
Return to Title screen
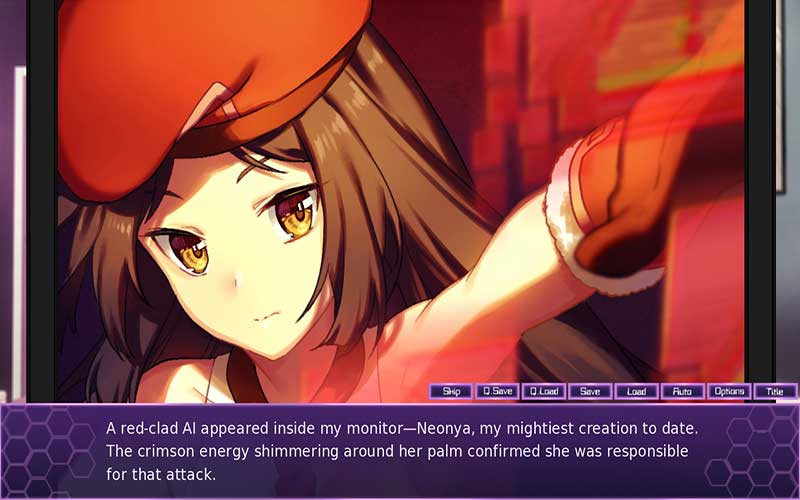pyautogui.click(x=775, y=392)
